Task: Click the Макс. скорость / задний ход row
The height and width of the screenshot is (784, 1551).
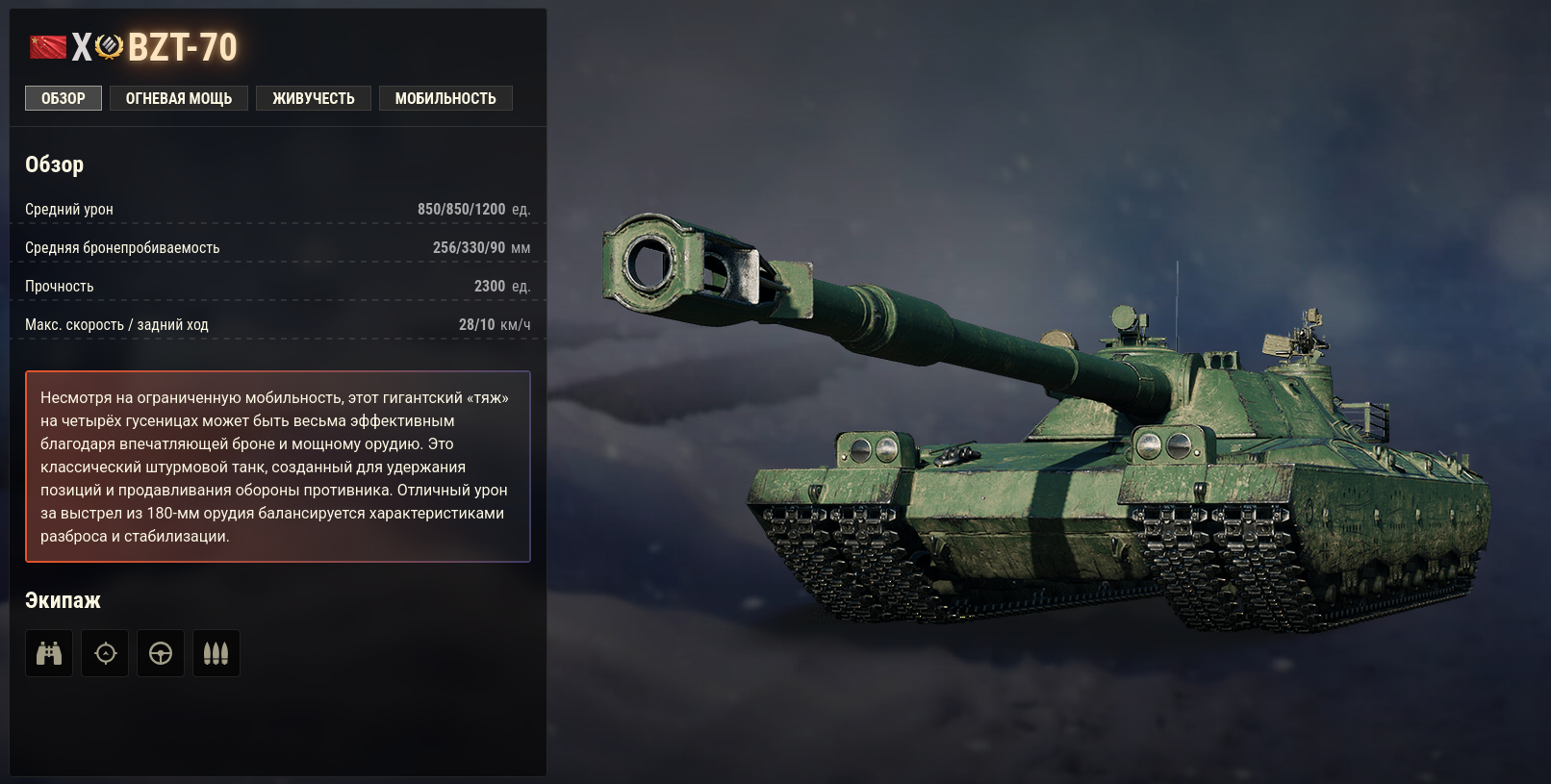Action: click(279, 324)
